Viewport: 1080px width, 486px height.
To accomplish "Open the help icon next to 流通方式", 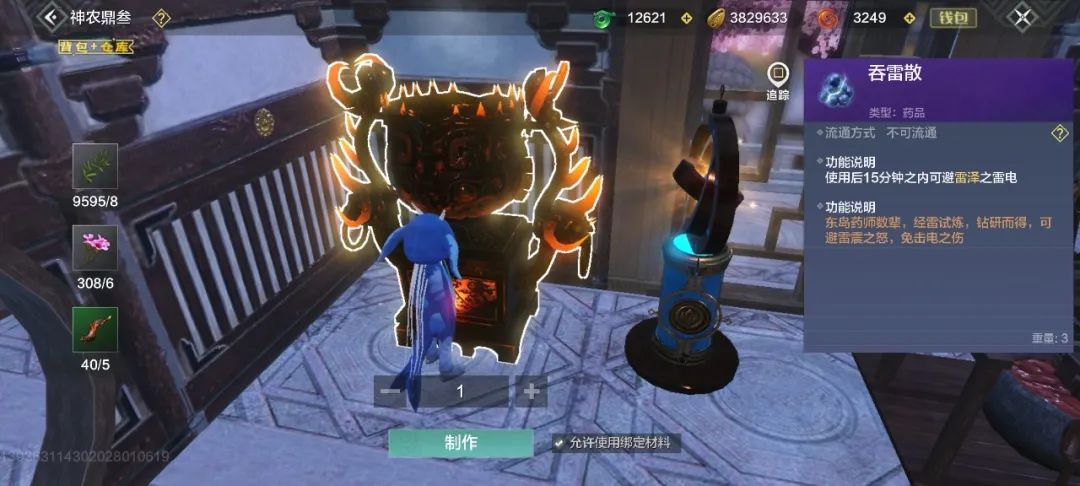I will pyautogui.click(x=1059, y=134).
